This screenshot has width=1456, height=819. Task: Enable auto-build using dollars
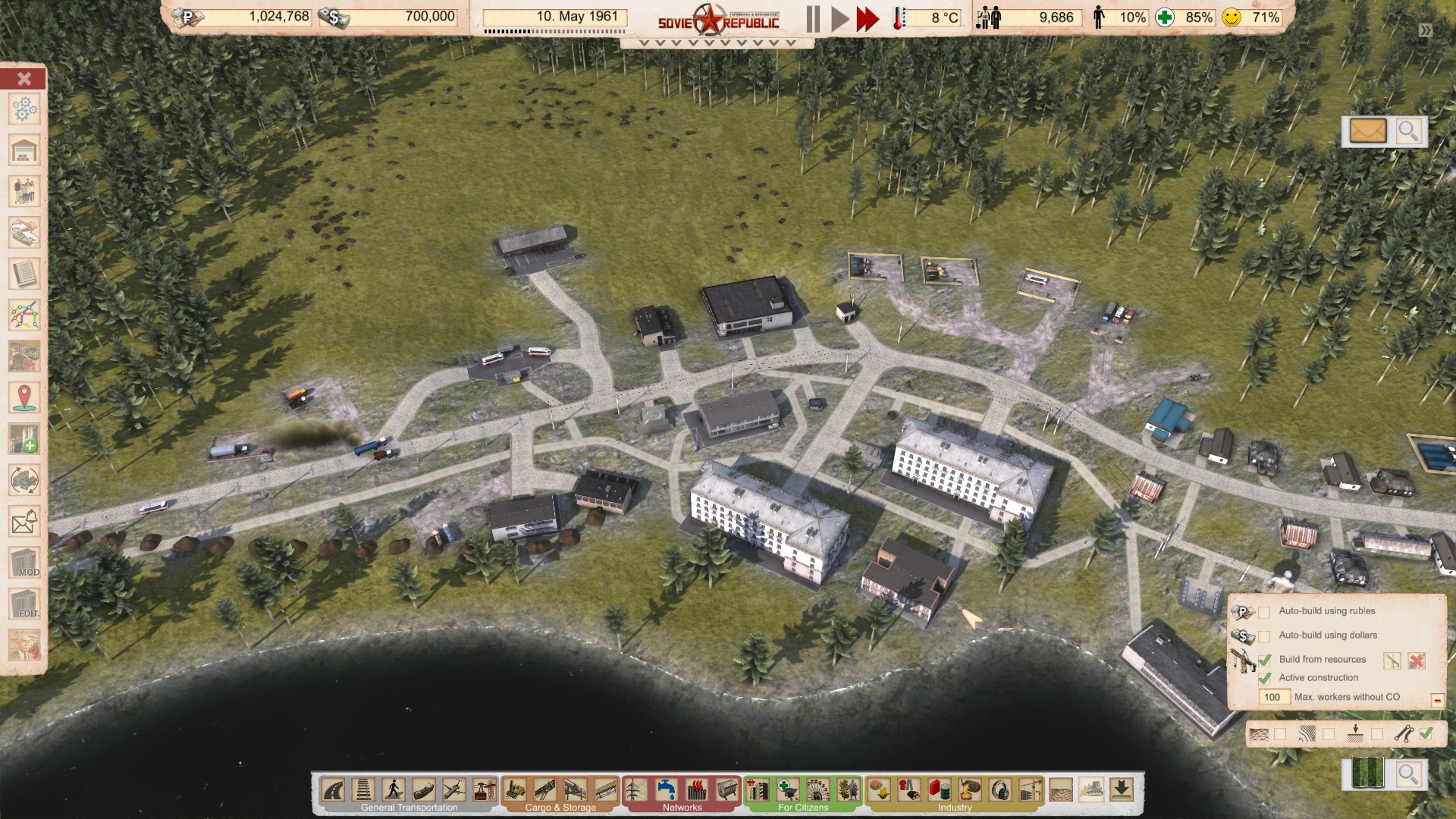[x=1264, y=636]
